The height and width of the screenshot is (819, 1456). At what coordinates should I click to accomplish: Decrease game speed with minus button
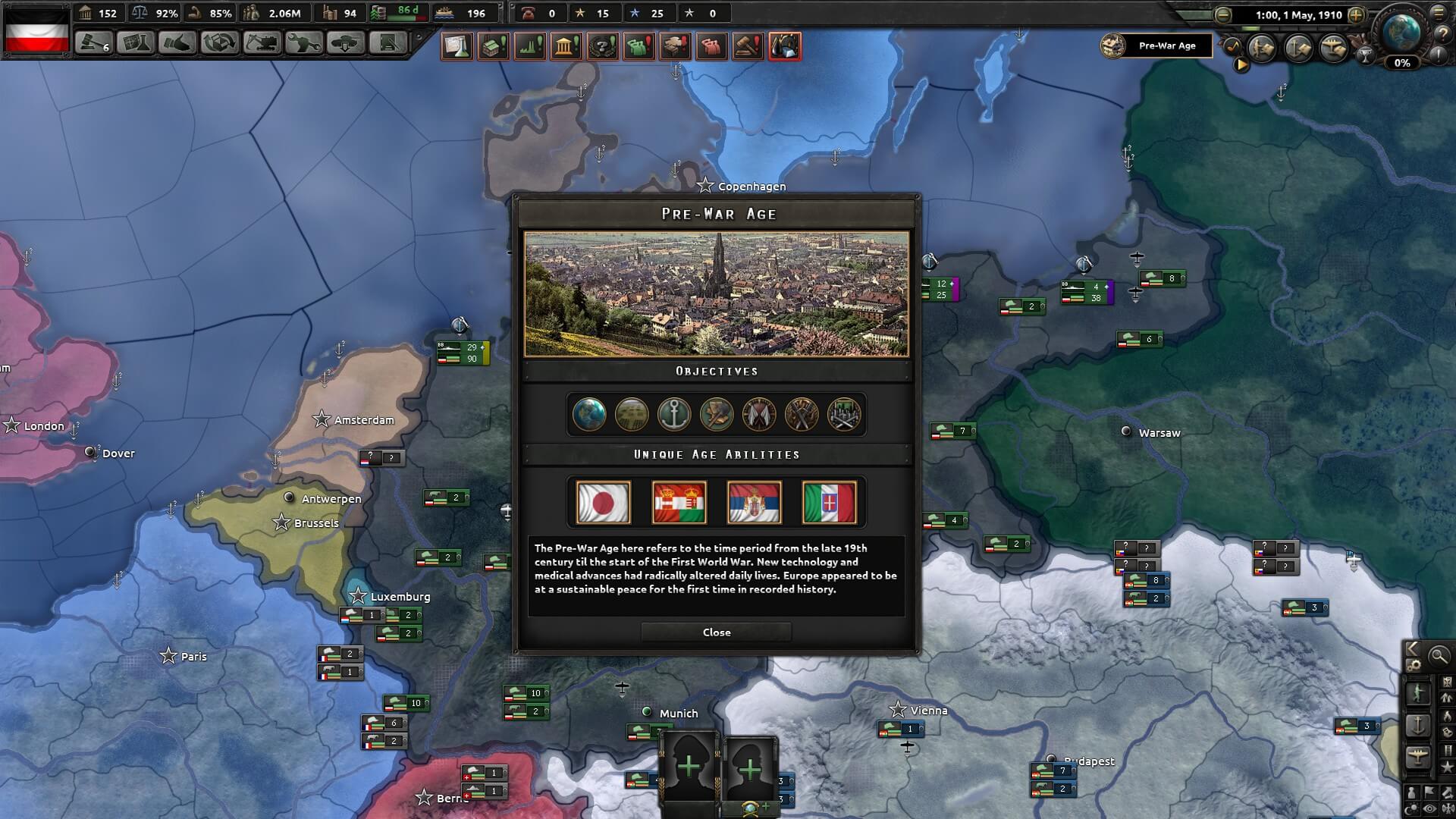point(1222,14)
